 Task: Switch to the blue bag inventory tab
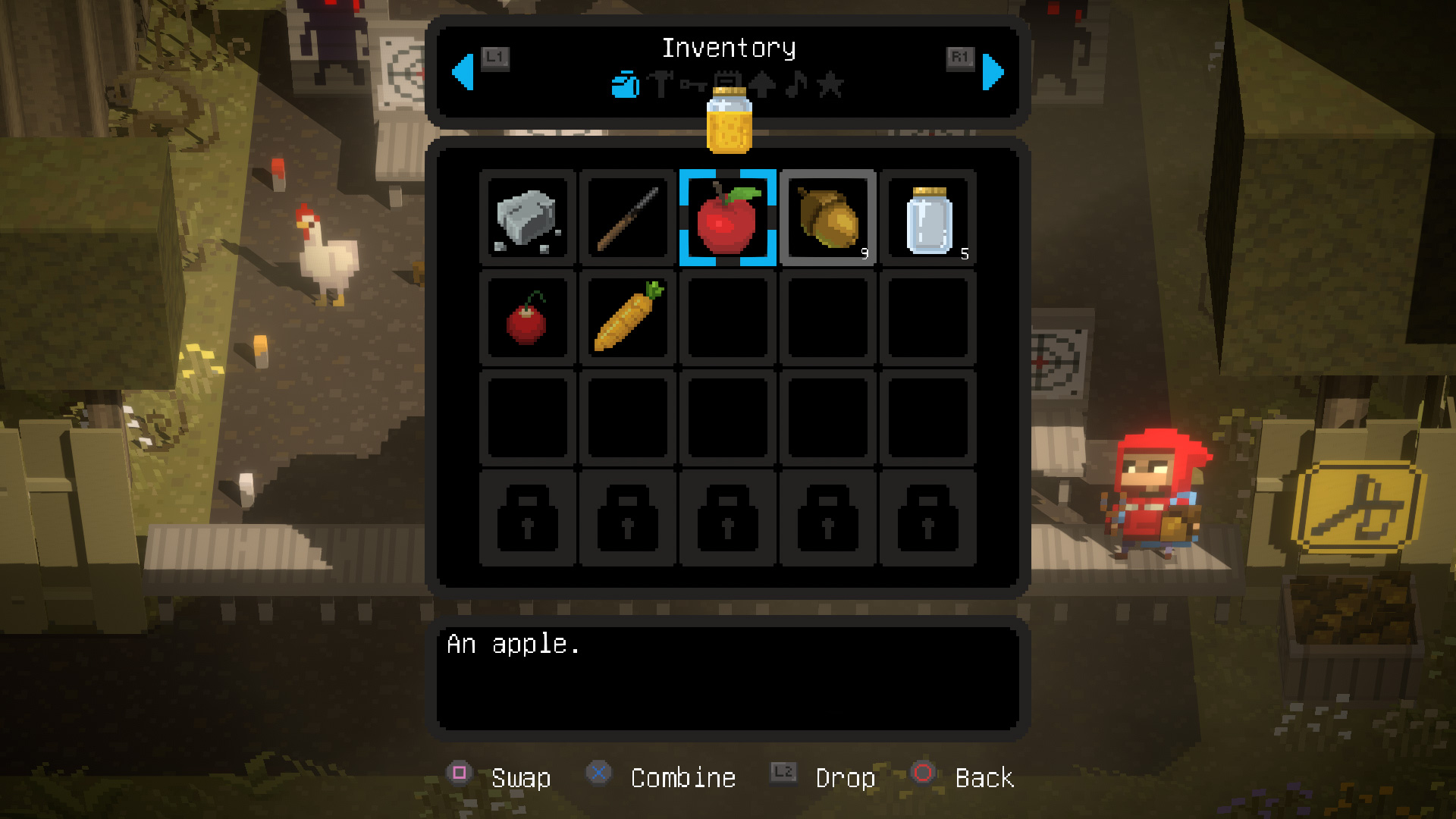[625, 85]
